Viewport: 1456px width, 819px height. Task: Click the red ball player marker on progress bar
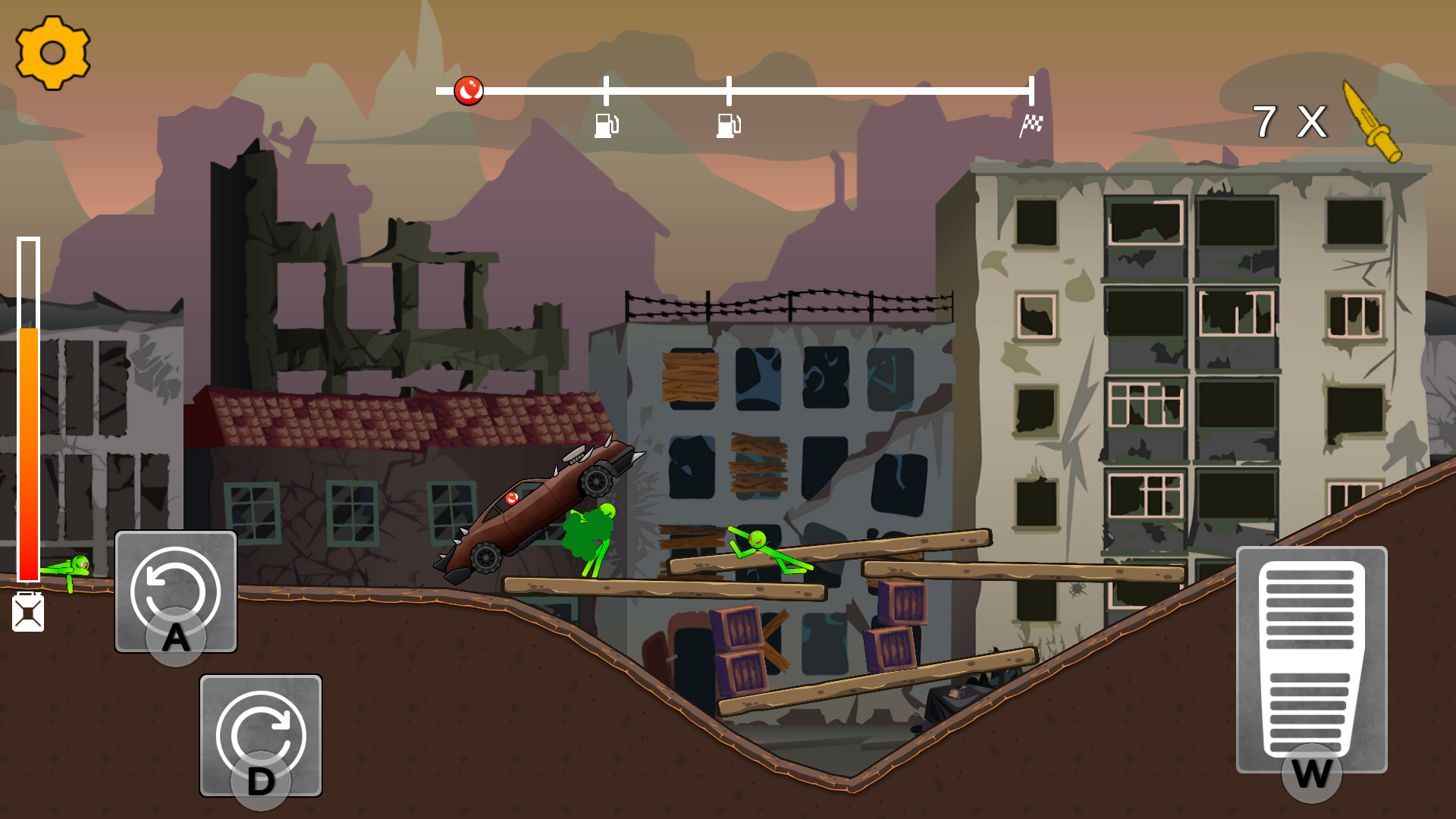tap(469, 90)
